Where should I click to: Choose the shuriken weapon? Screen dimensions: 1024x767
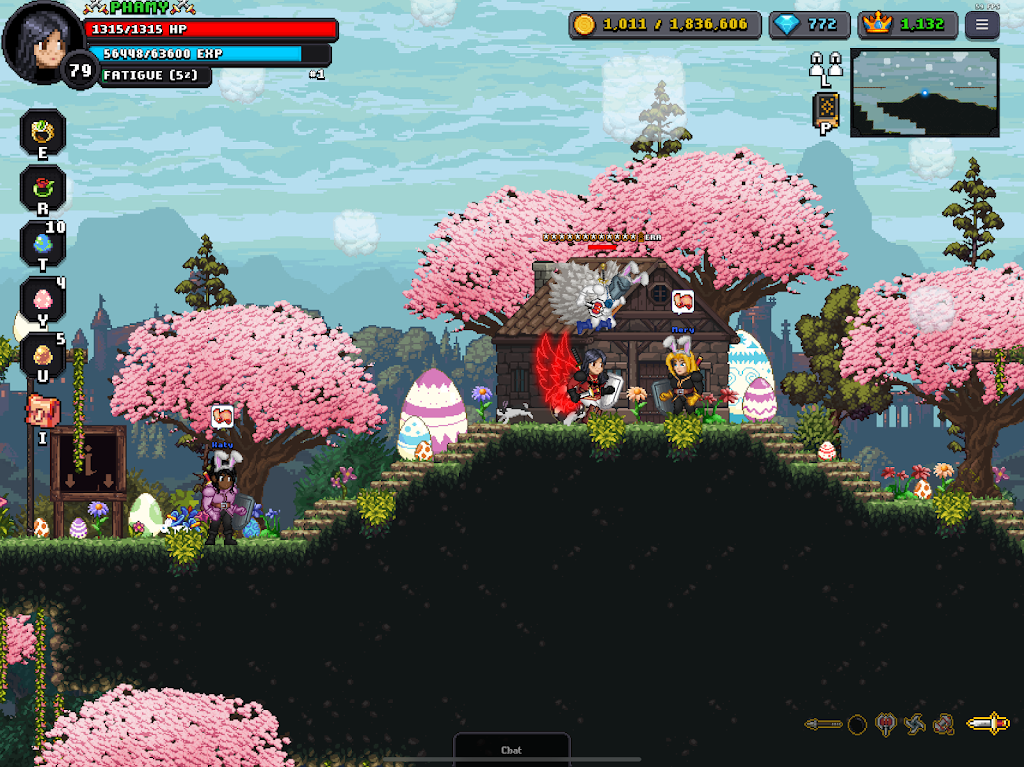click(x=914, y=725)
